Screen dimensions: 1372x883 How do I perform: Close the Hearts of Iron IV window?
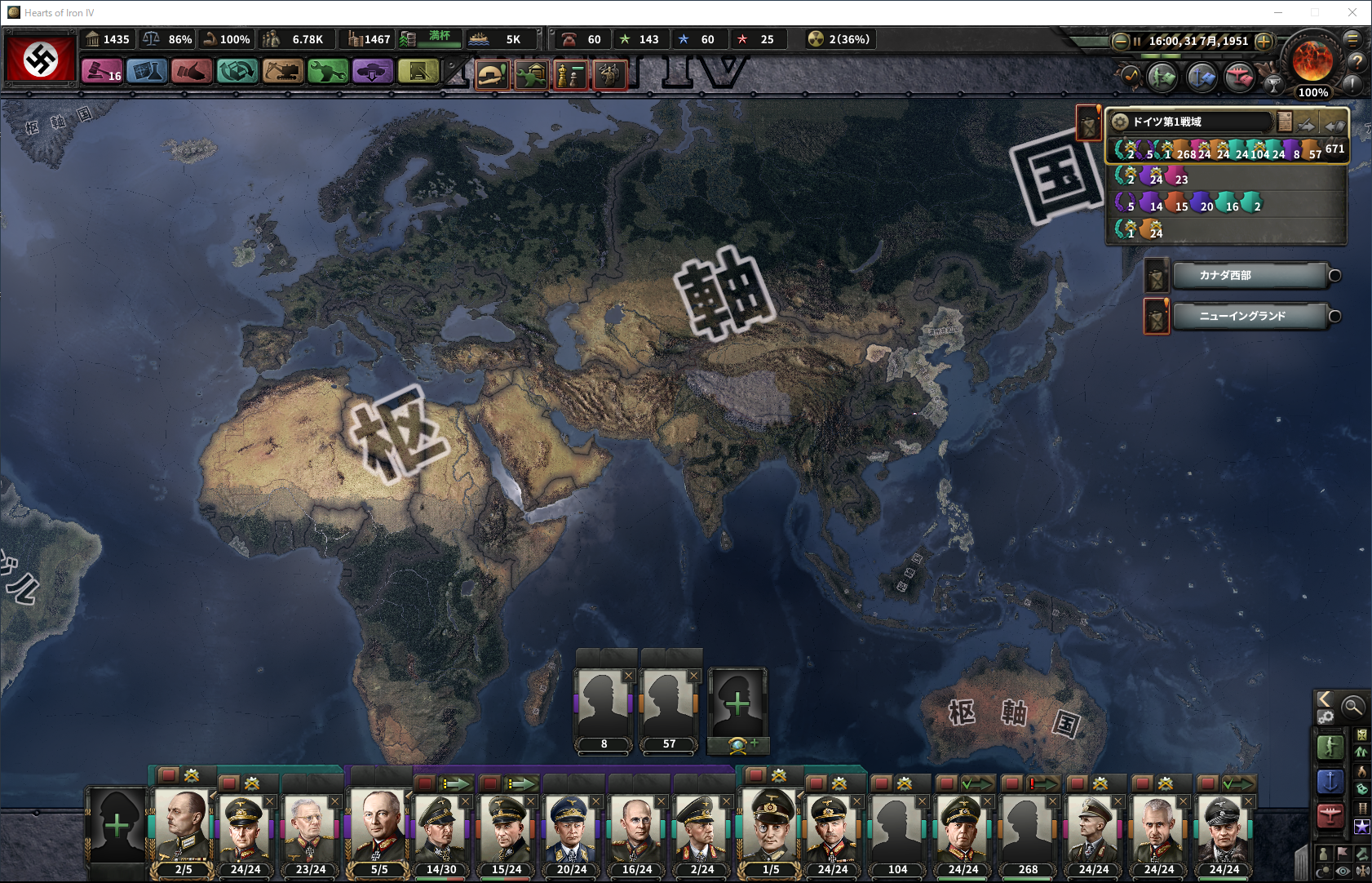pos(1352,12)
